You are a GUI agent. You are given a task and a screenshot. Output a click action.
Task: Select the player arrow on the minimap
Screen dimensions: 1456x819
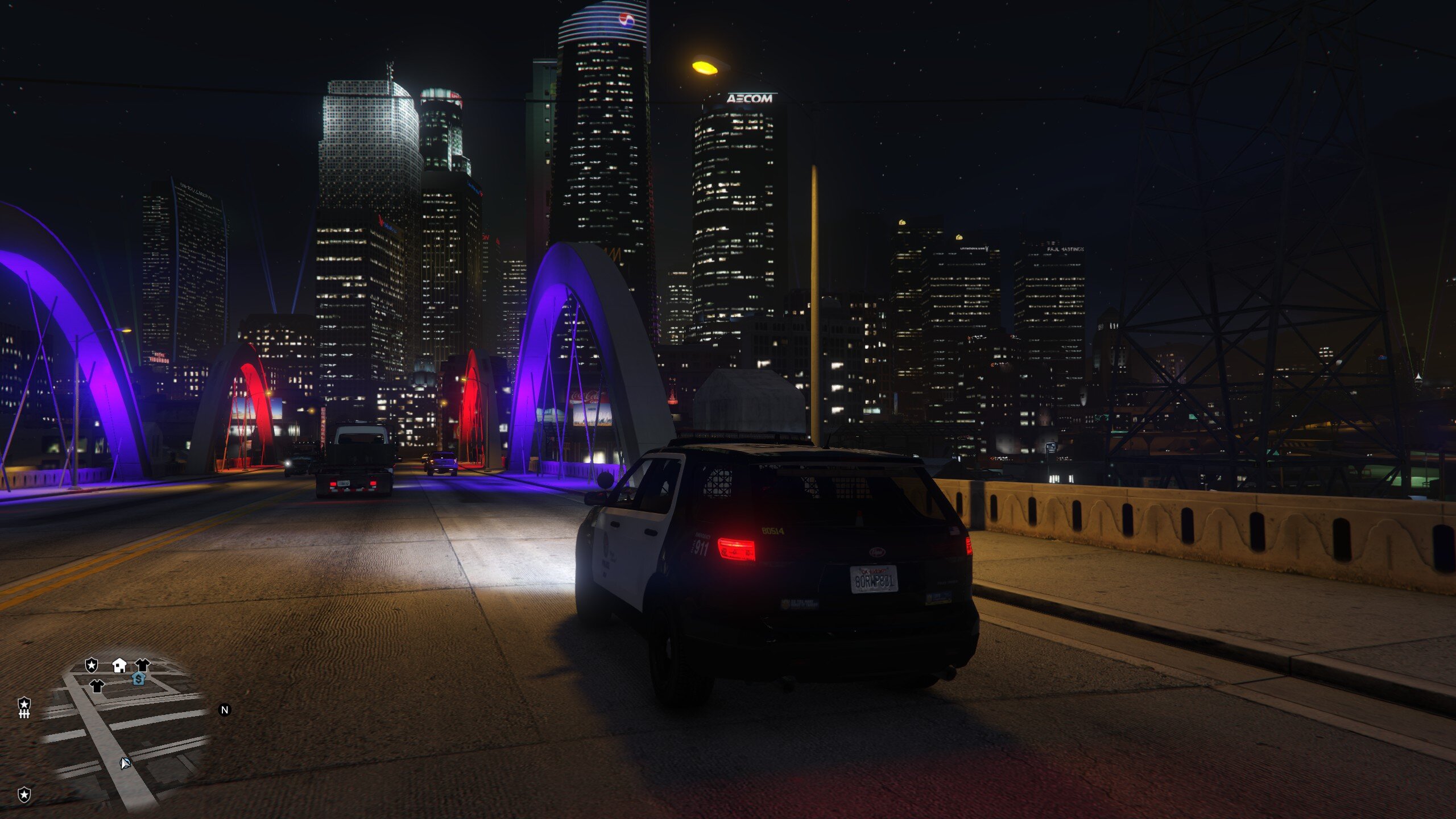click(x=125, y=763)
